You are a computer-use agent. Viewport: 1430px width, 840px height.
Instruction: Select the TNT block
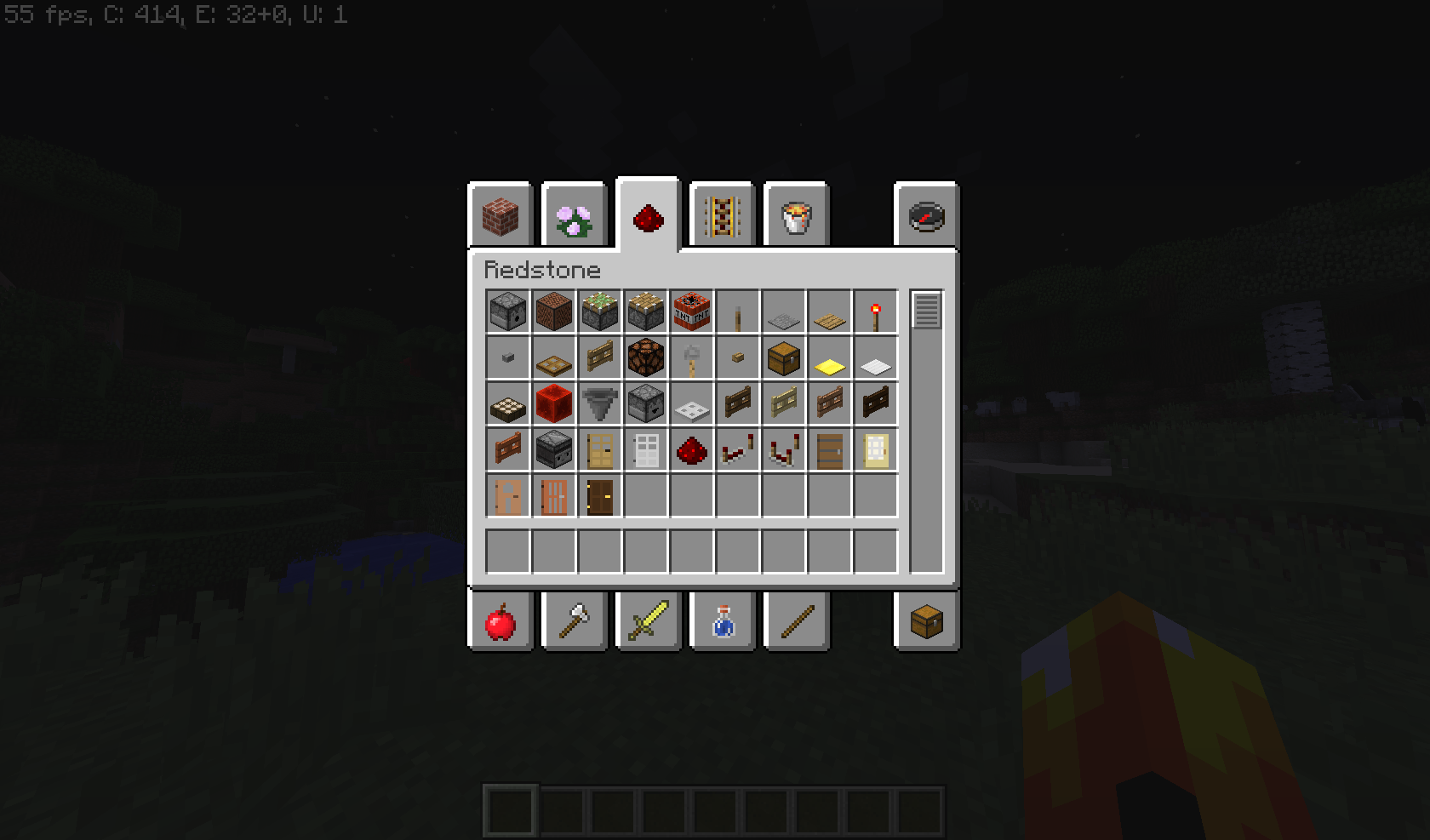pyautogui.click(x=691, y=311)
